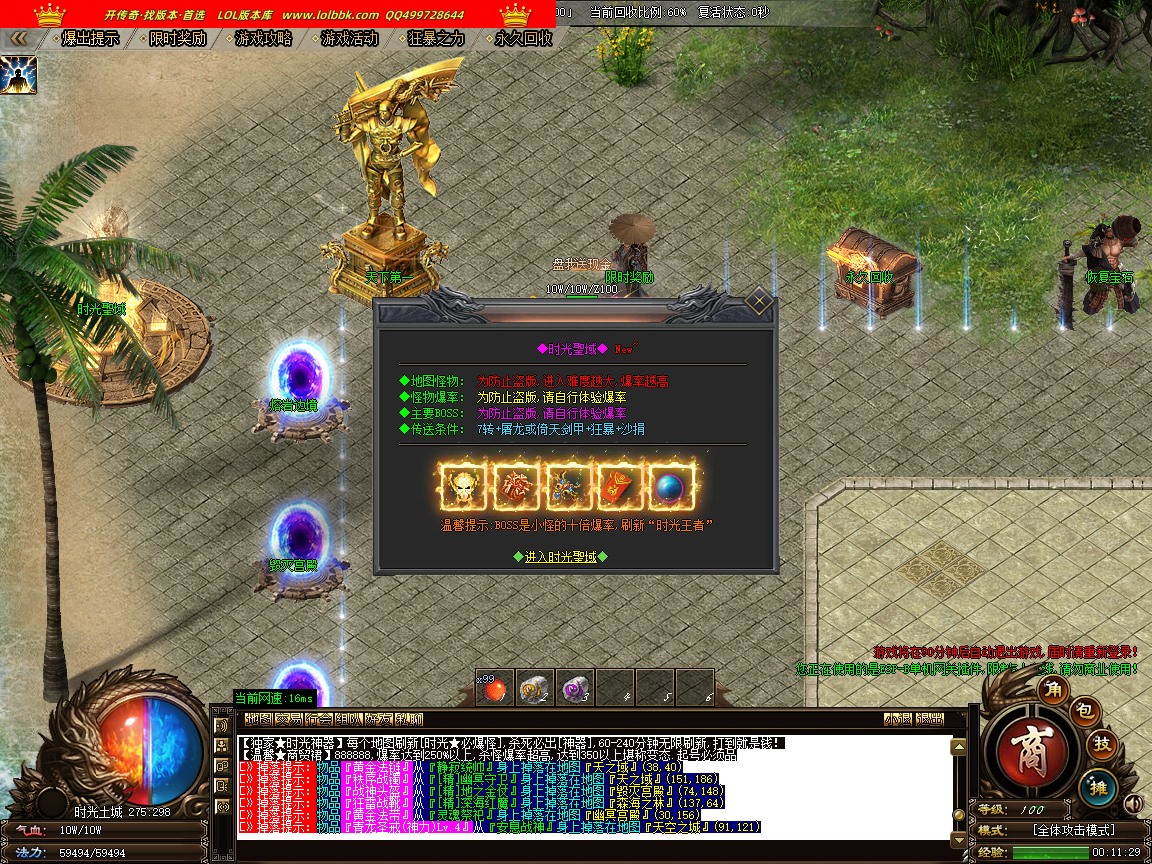This screenshot has height=864, width=1152.
Task: Close the 时光聖域 dialog window
Action: click(x=759, y=301)
